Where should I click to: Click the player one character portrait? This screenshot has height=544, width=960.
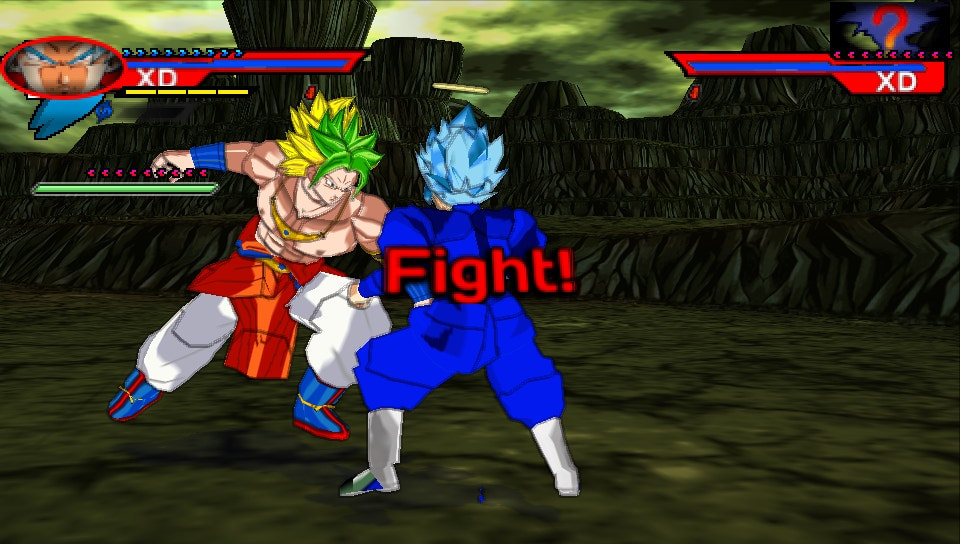pos(62,66)
